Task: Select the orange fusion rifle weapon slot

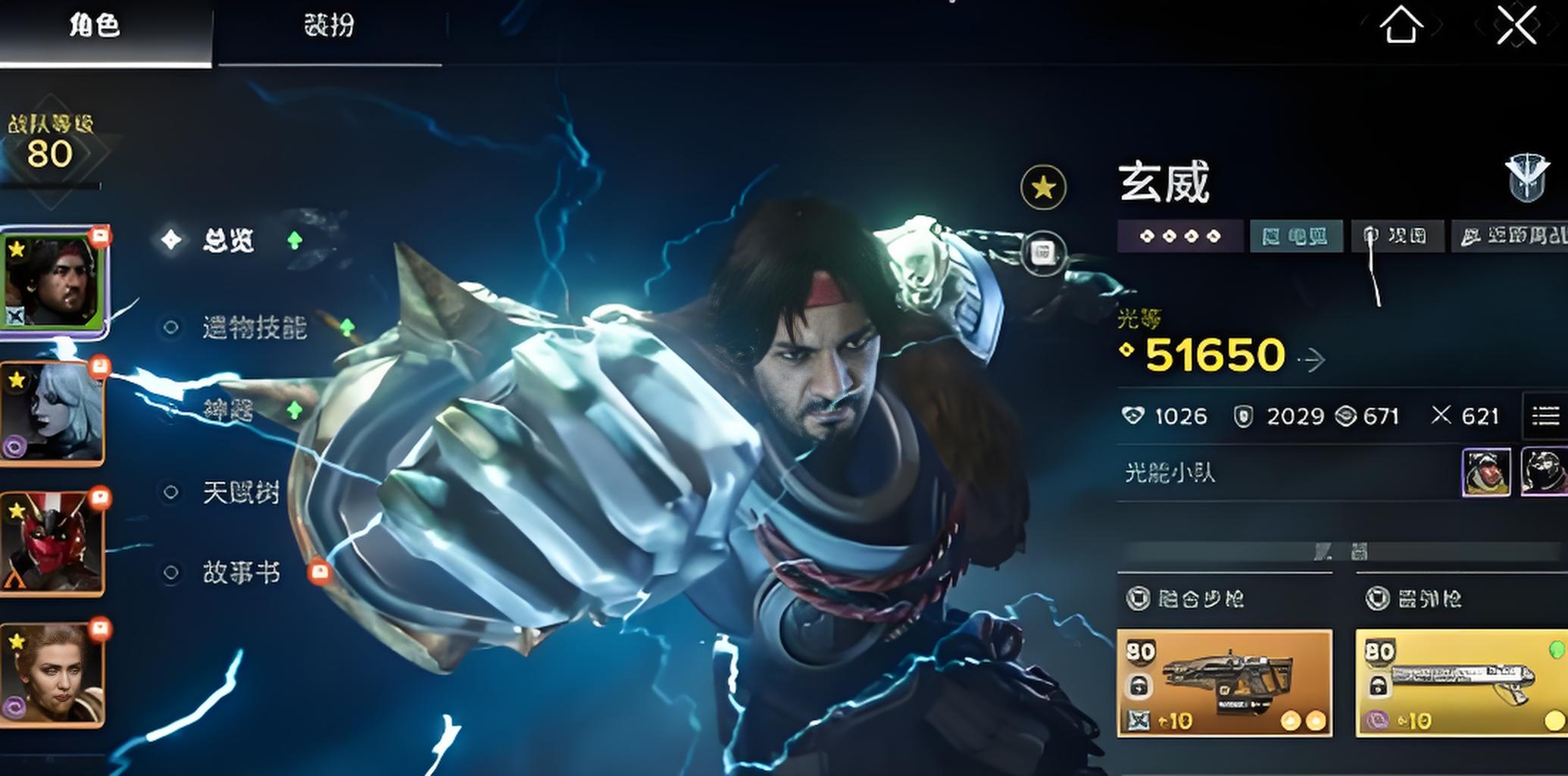Action: (1224, 684)
